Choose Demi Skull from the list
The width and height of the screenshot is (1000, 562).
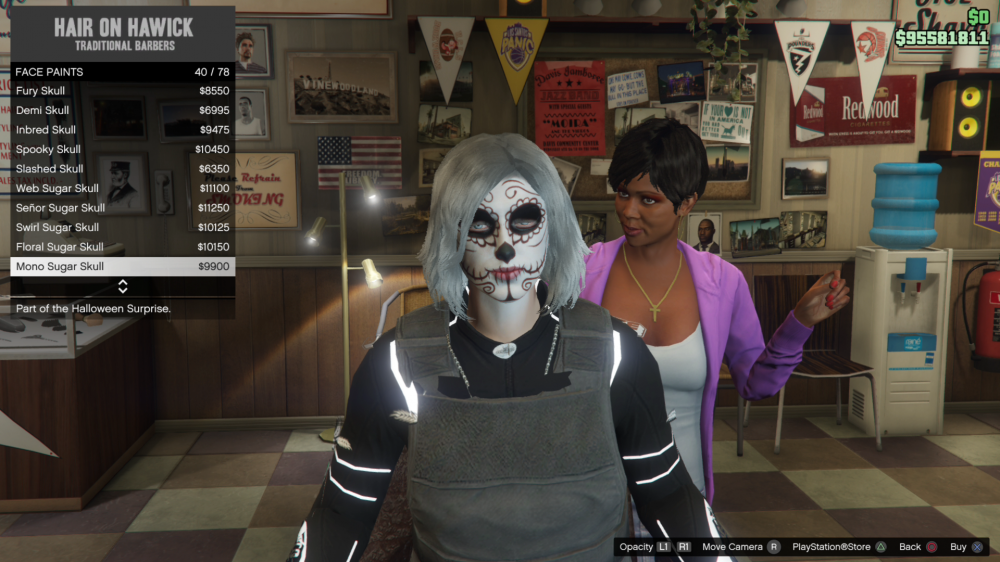tap(122, 110)
